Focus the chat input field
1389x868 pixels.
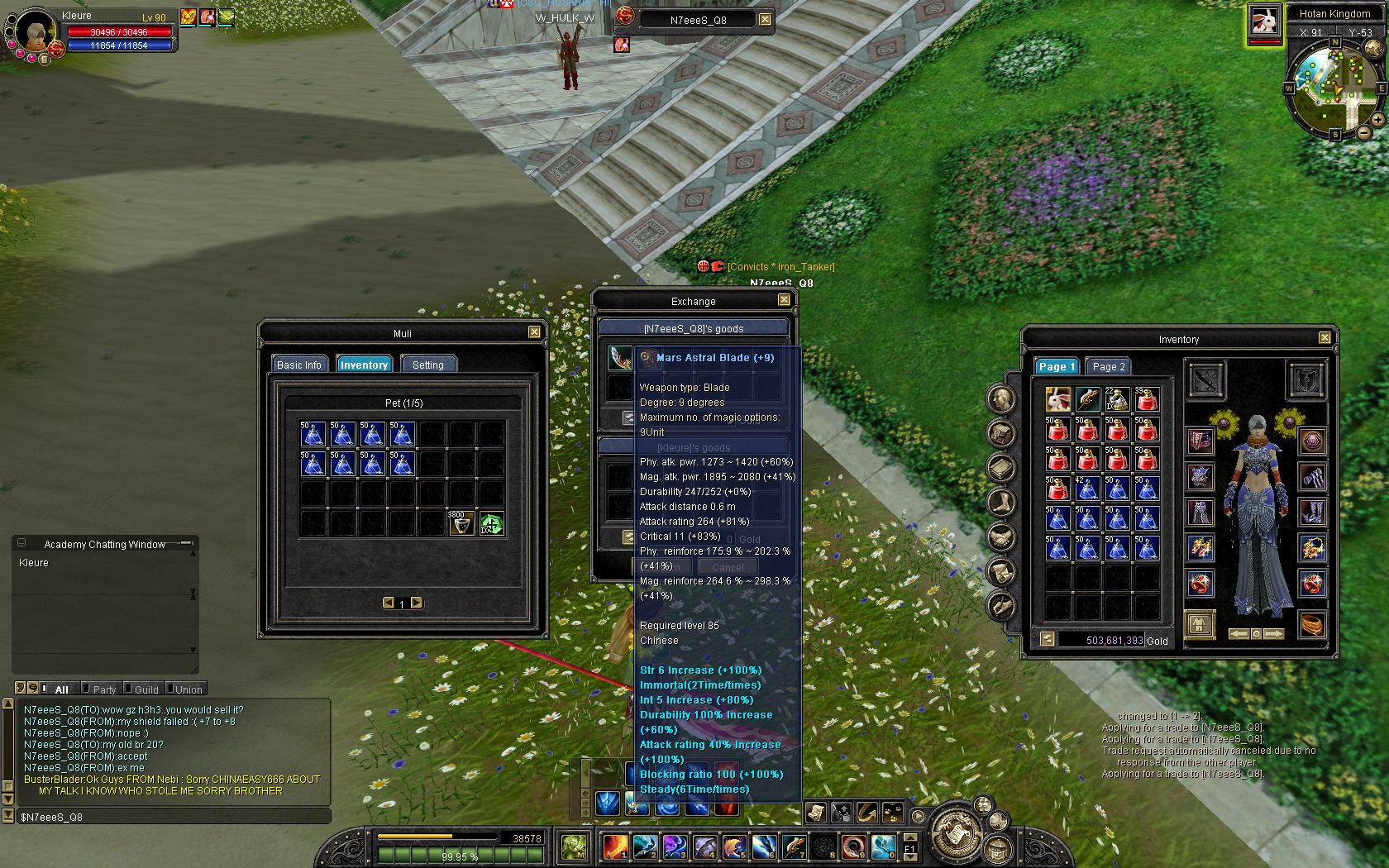click(174, 817)
